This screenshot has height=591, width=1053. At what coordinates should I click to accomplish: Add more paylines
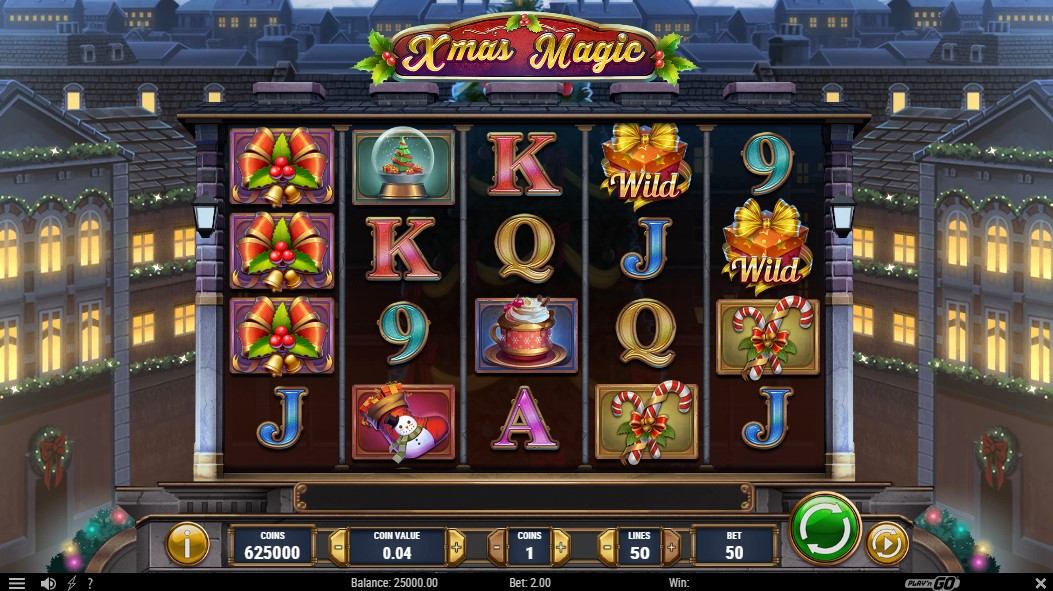(x=671, y=547)
